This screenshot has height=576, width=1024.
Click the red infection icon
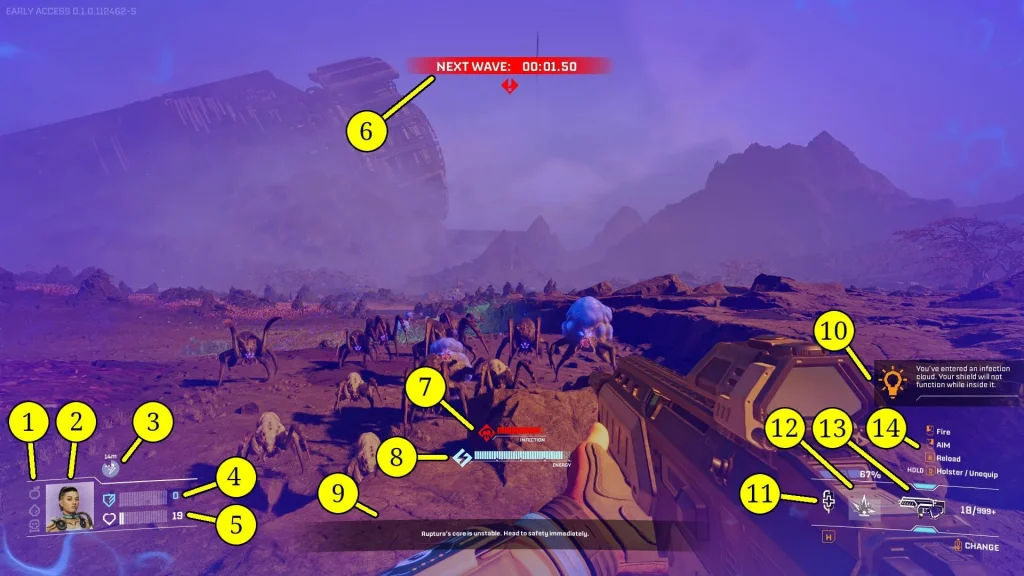(487, 432)
